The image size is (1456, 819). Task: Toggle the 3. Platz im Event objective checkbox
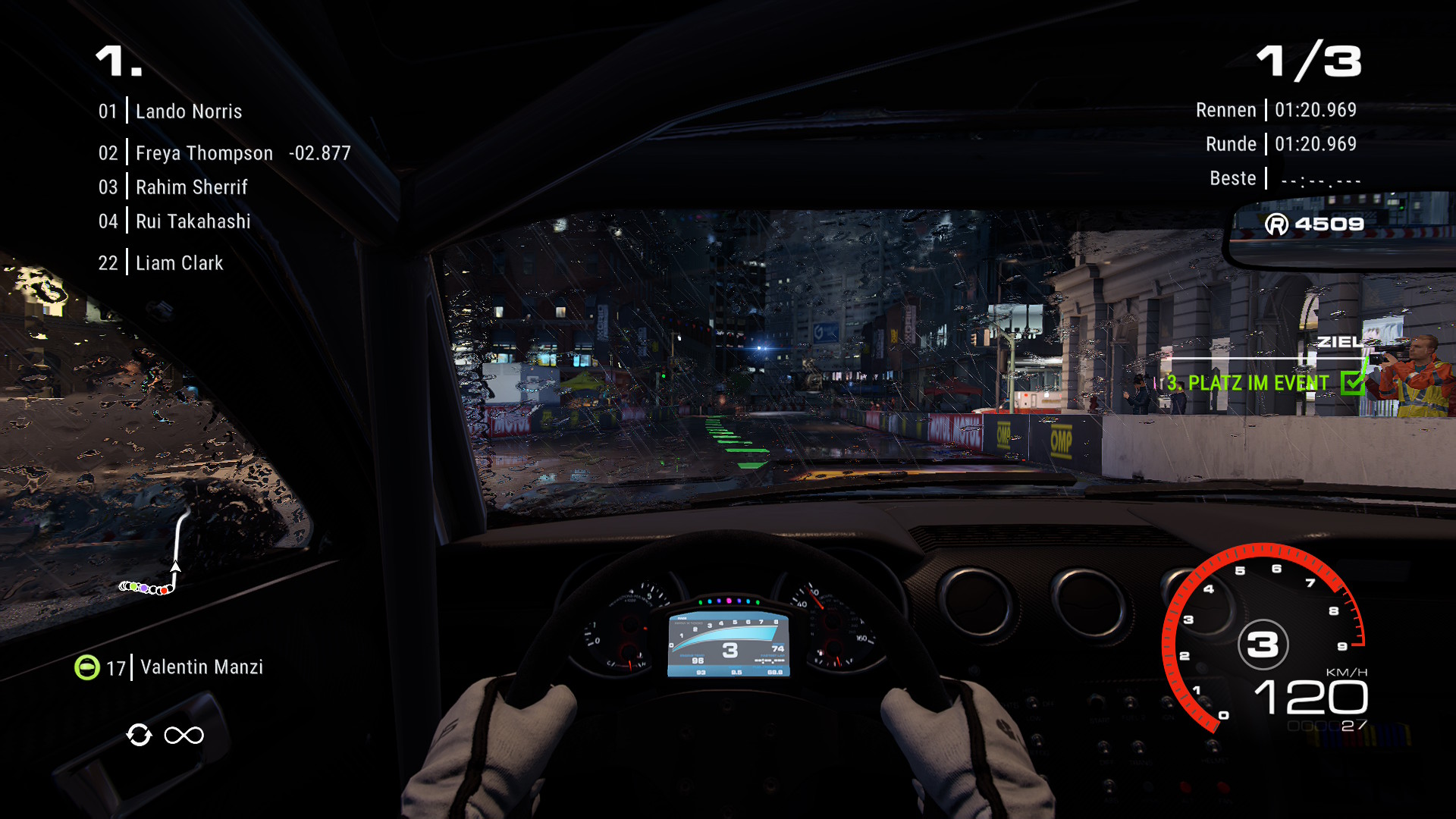(1352, 383)
